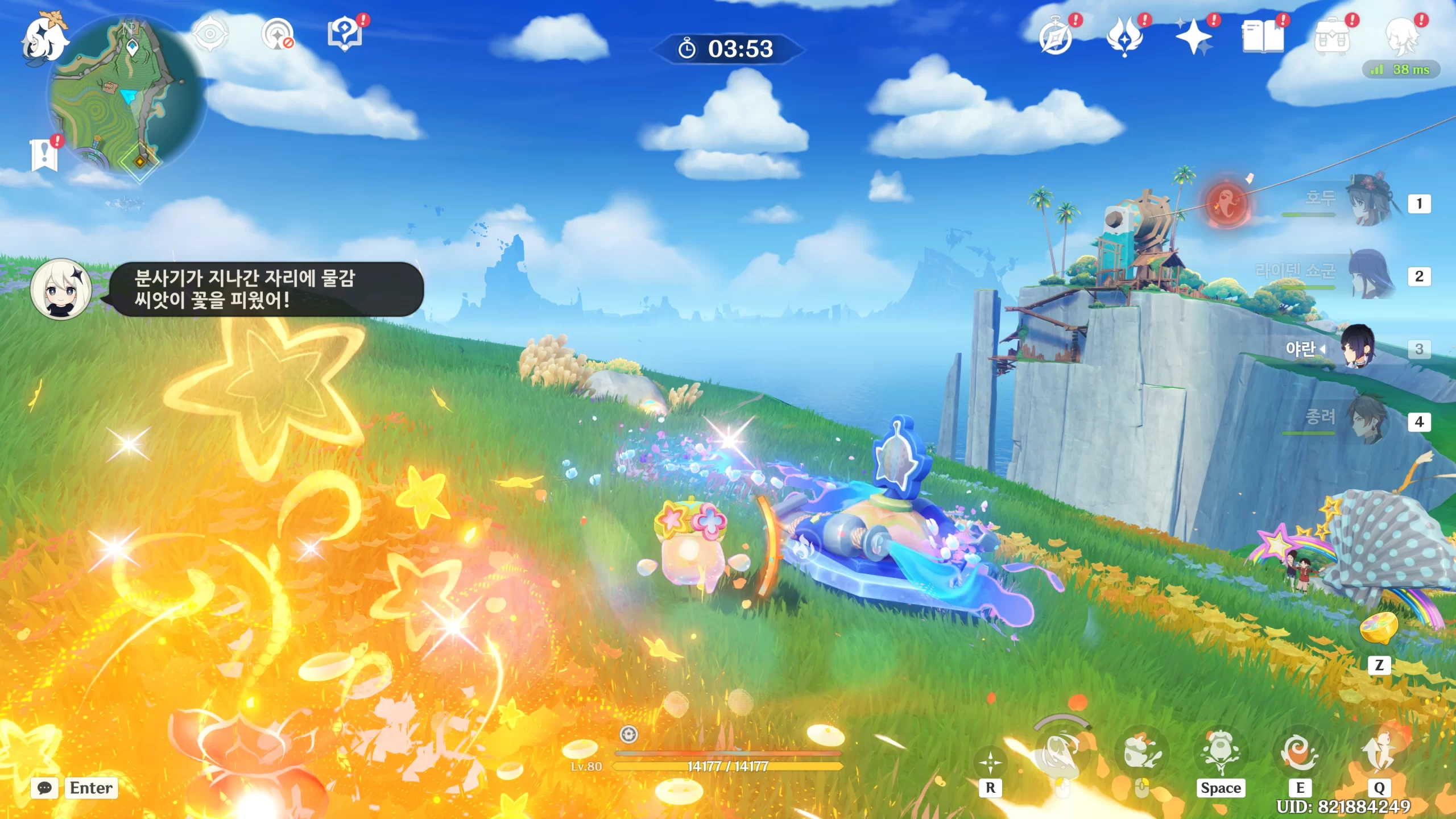Image resolution: width=1456 pixels, height=819 pixels.
Task: Activate the crosshair aim icon
Action: pos(990,760)
